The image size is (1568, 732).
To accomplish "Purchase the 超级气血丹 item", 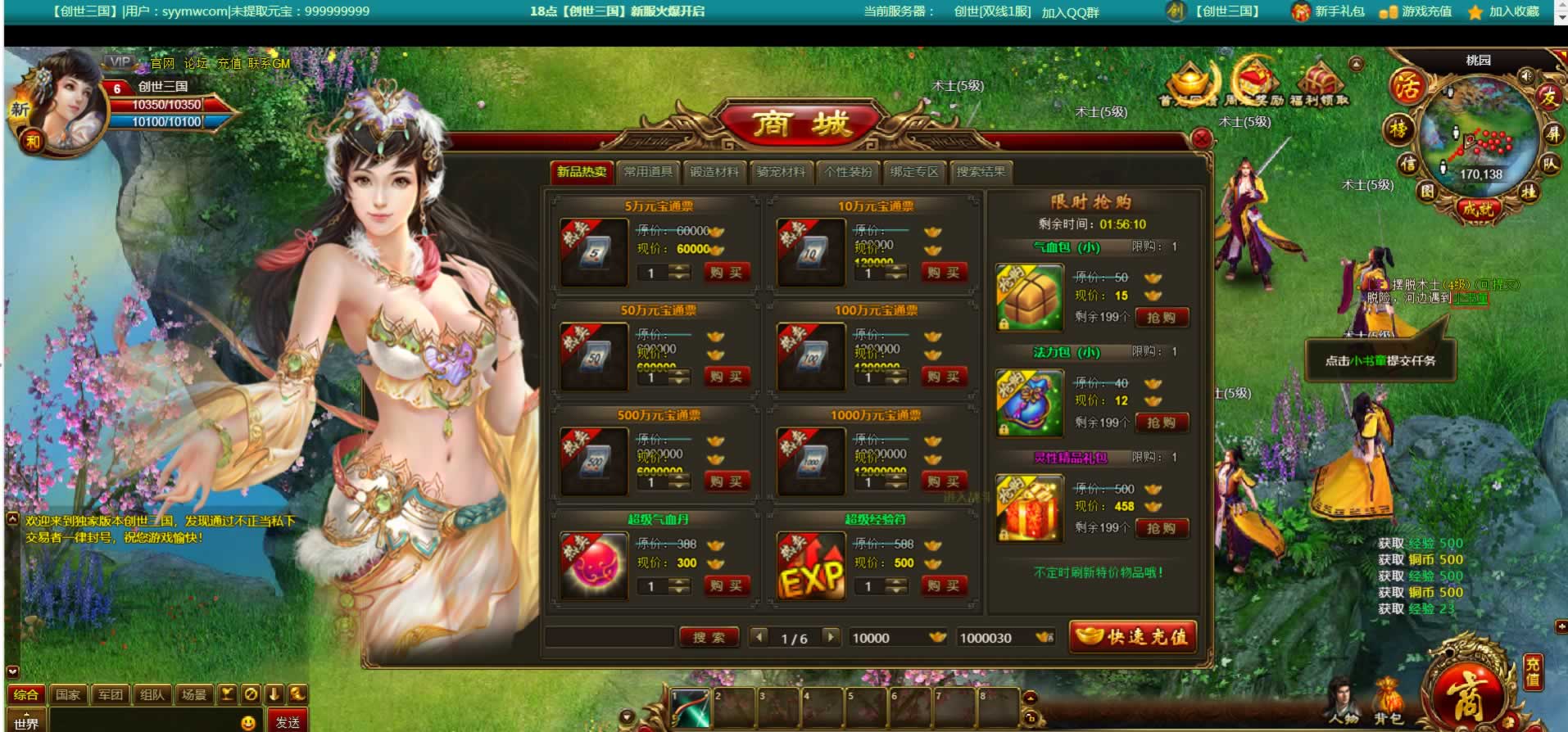I will 726,586.
